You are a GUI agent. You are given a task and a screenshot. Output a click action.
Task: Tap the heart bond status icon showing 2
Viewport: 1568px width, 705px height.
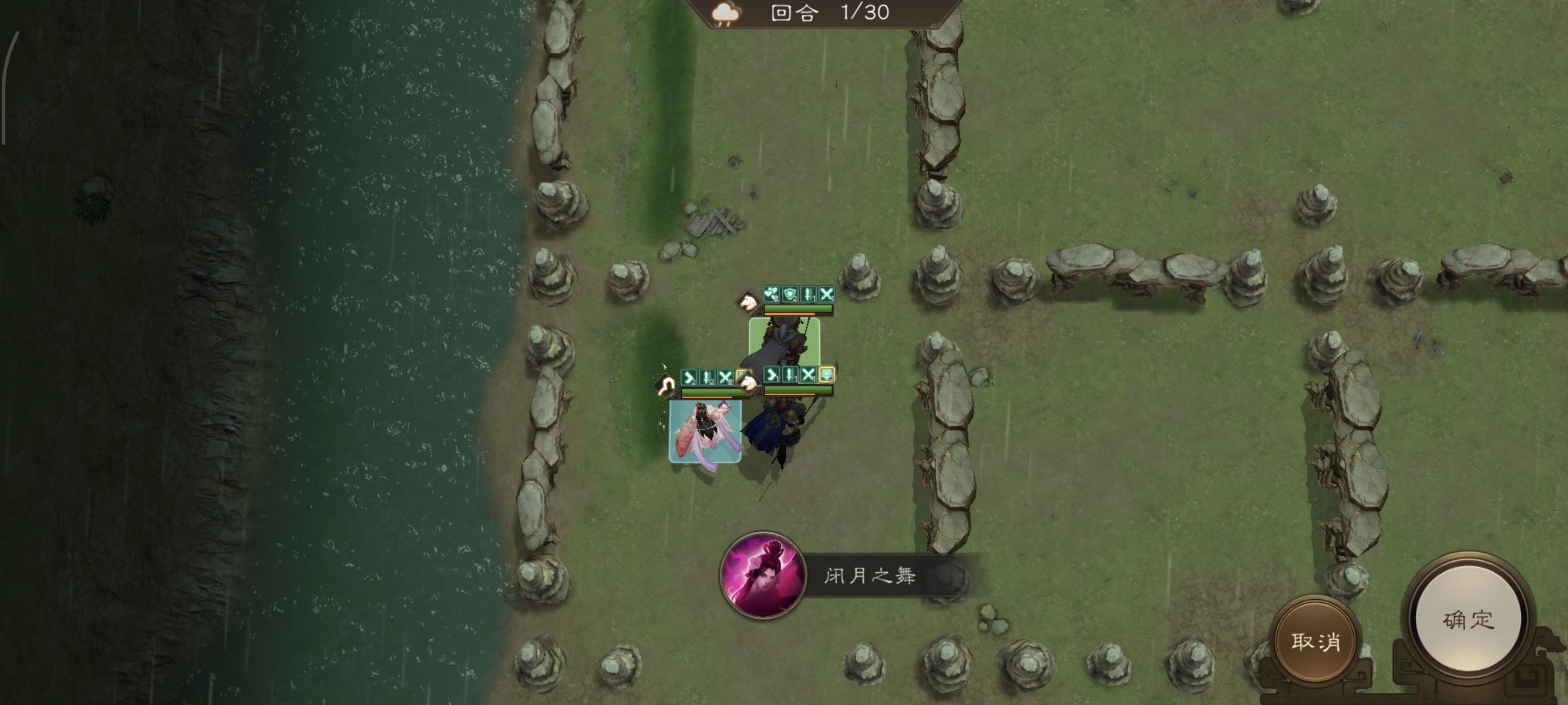point(772,295)
